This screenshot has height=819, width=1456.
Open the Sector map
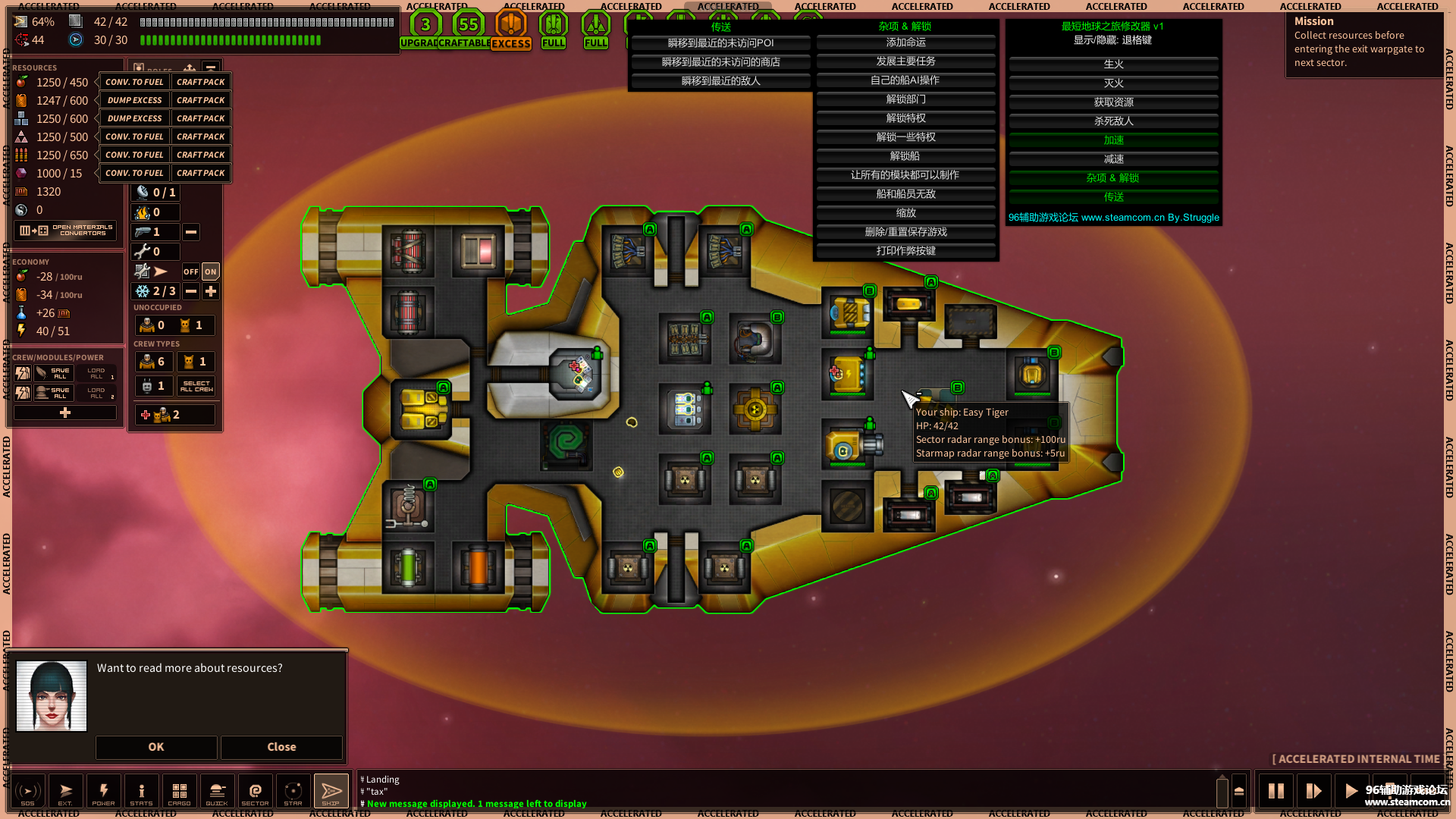255,791
